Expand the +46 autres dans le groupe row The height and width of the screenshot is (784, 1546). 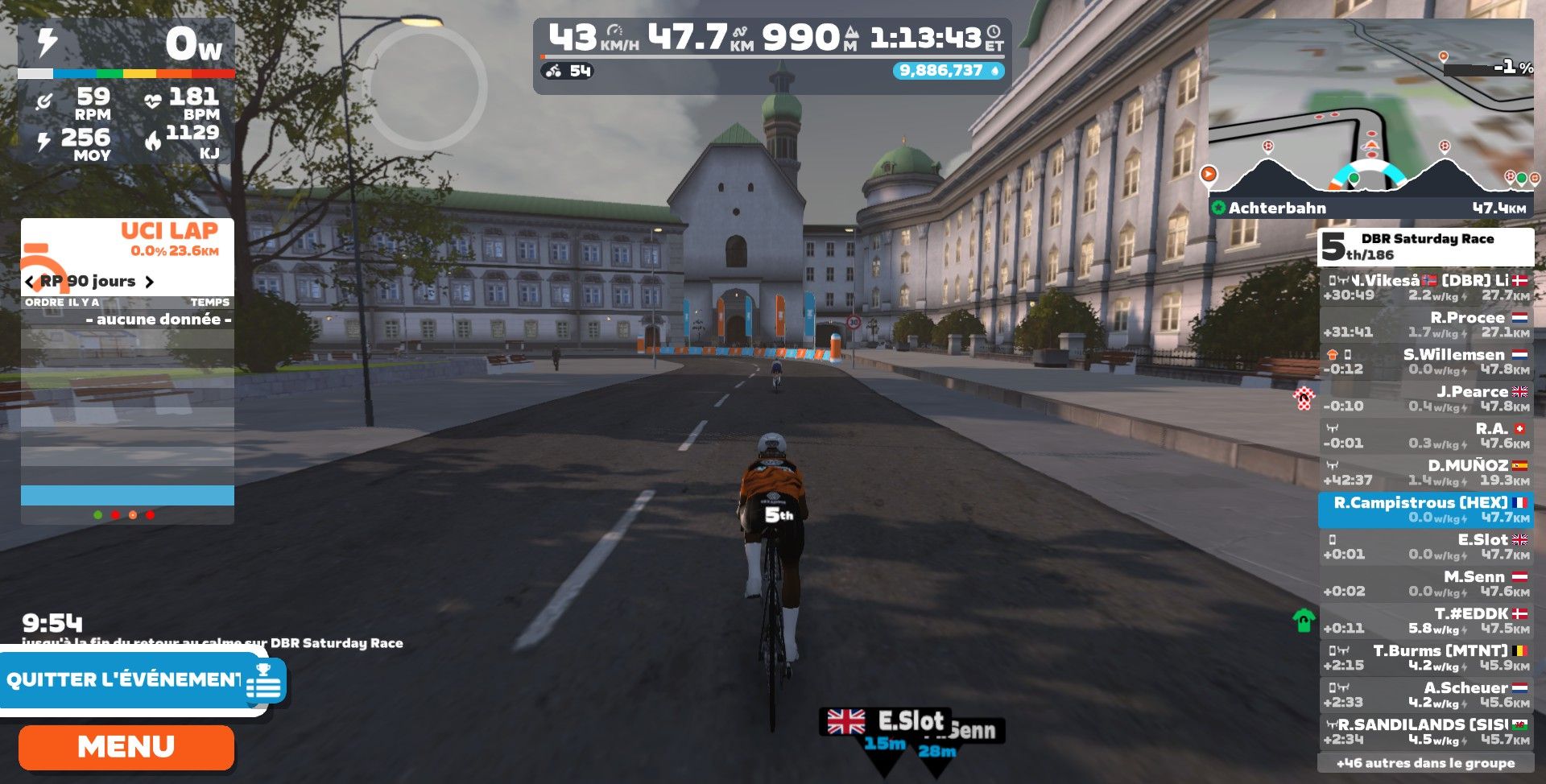pos(1425,763)
